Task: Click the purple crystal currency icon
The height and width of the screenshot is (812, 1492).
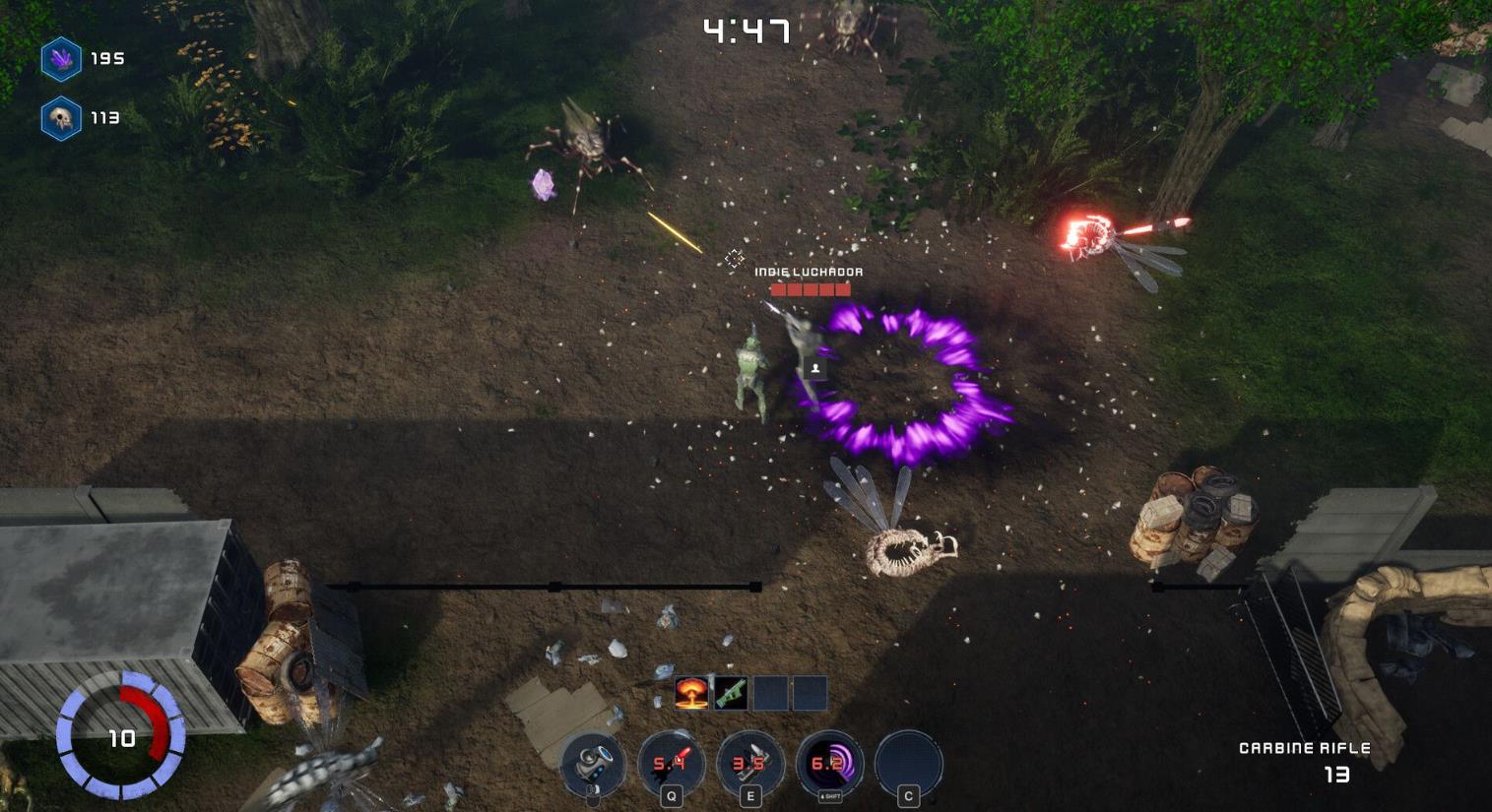Action: pyautogui.click(x=61, y=59)
